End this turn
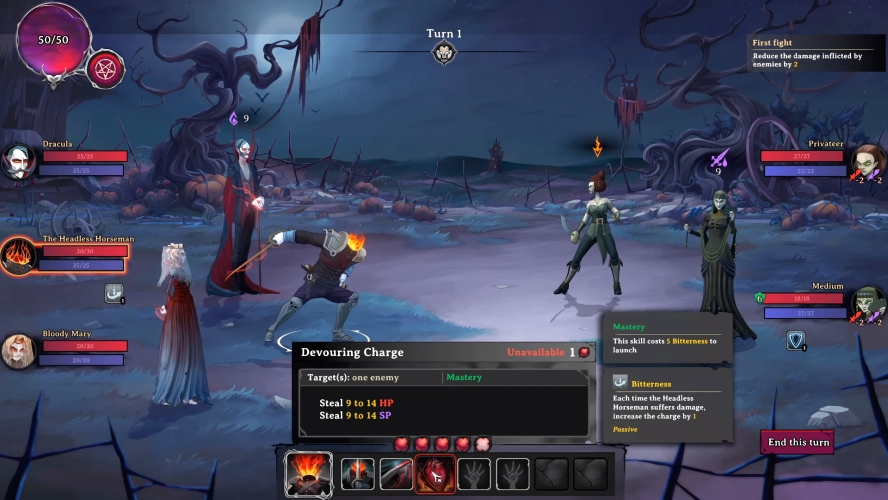This screenshot has width=888, height=500. (x=796, y=442)
